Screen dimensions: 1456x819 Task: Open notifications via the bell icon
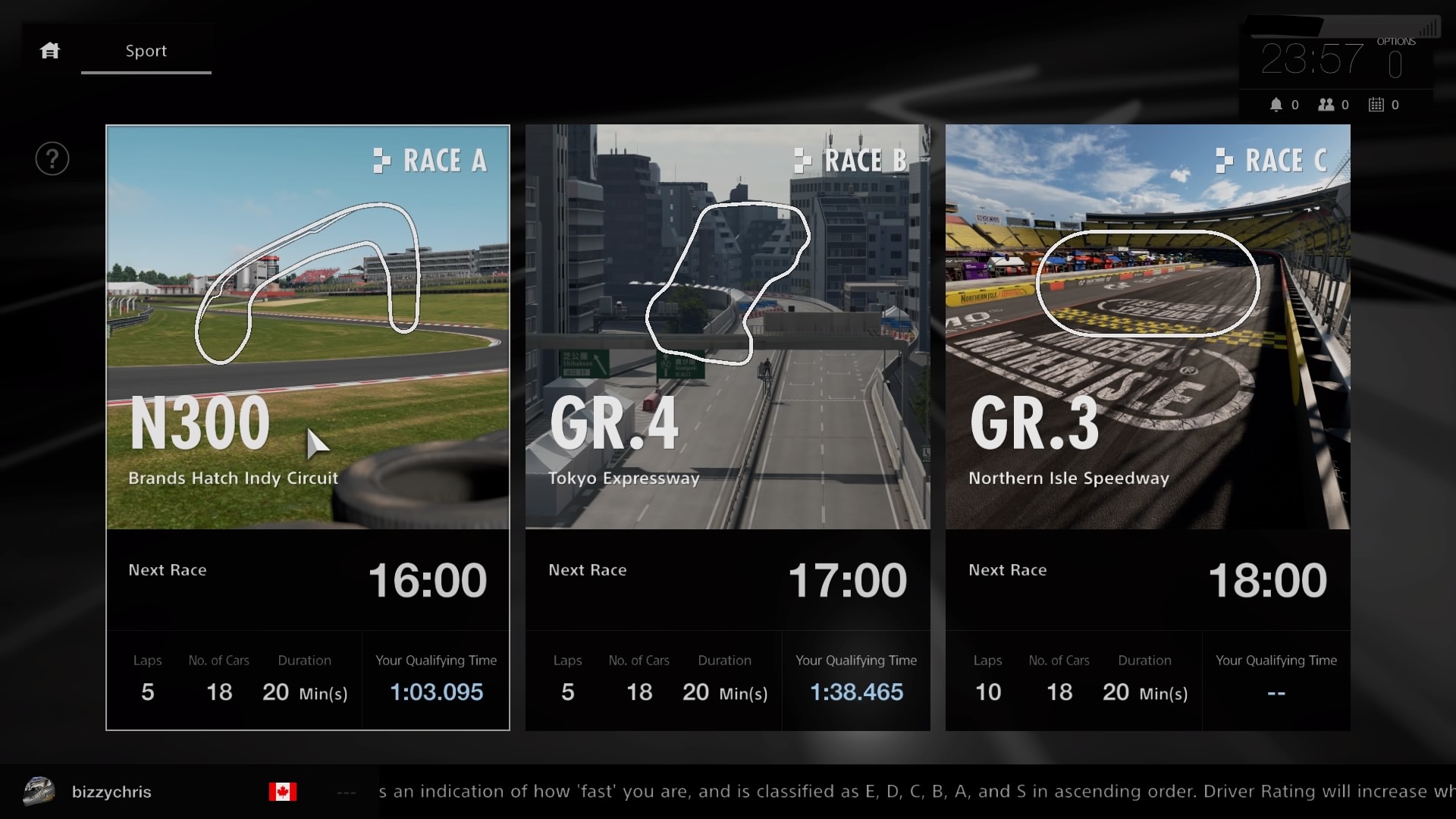click(1277, 105)
